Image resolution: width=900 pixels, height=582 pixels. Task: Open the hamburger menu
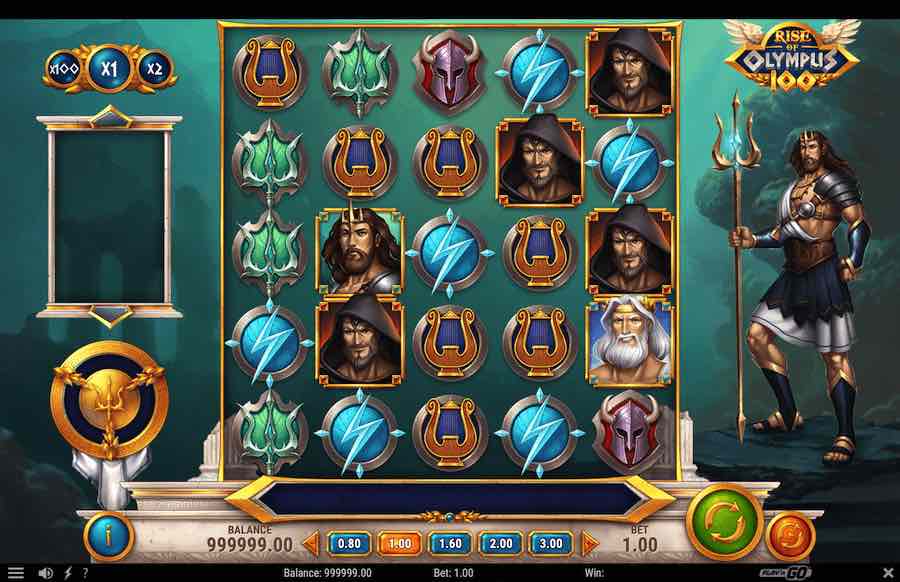[x=15, y=573]
